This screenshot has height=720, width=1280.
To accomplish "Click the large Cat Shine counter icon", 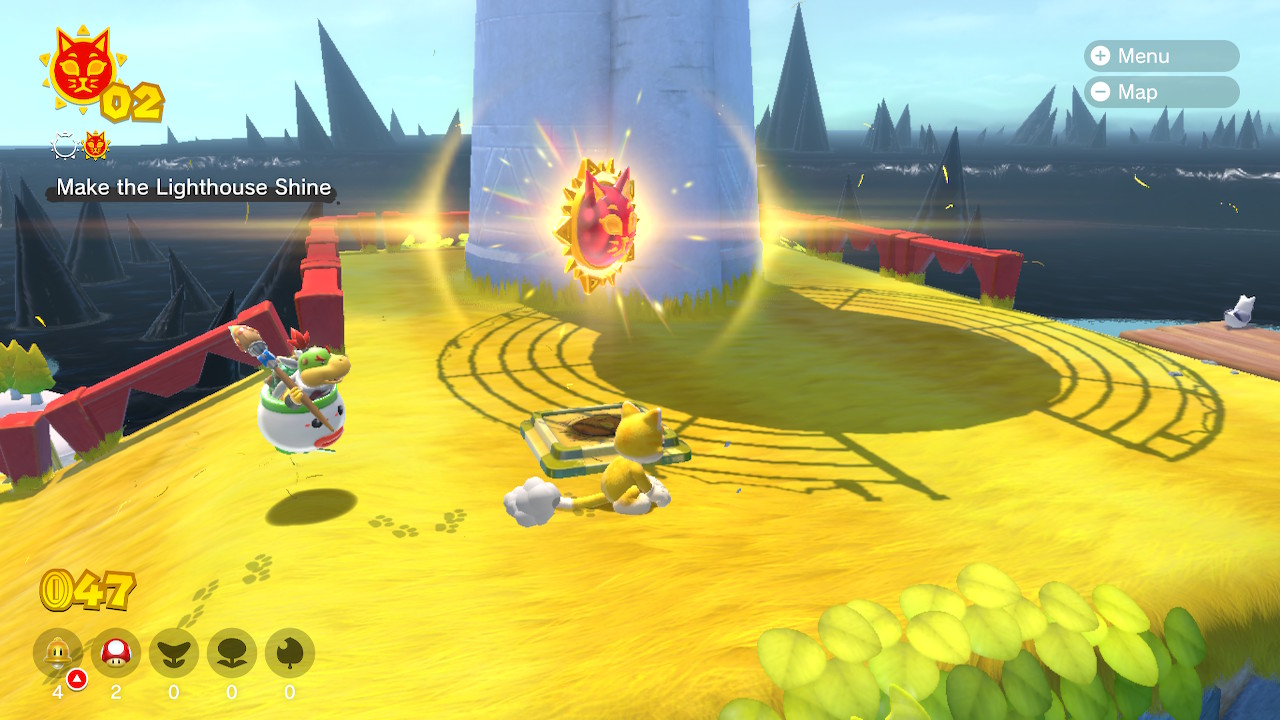I will click(x=82, y=69).
